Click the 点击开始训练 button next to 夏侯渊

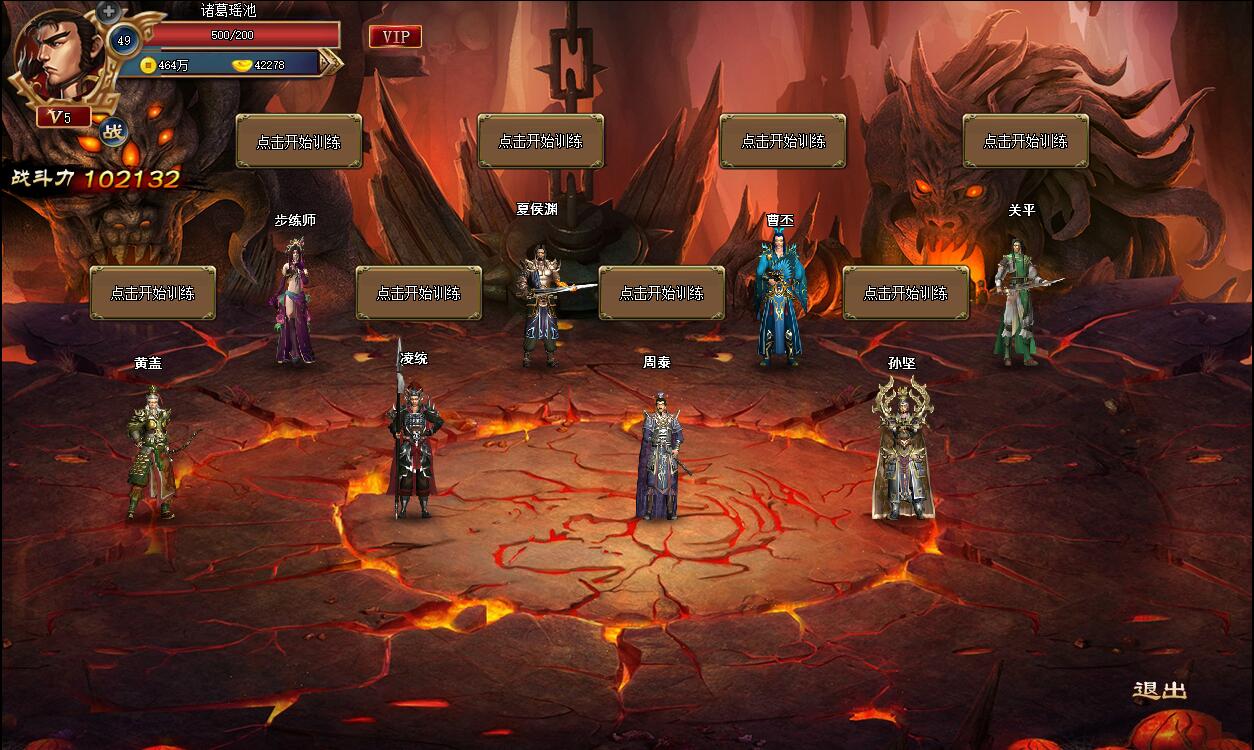(x=541, y=141)
